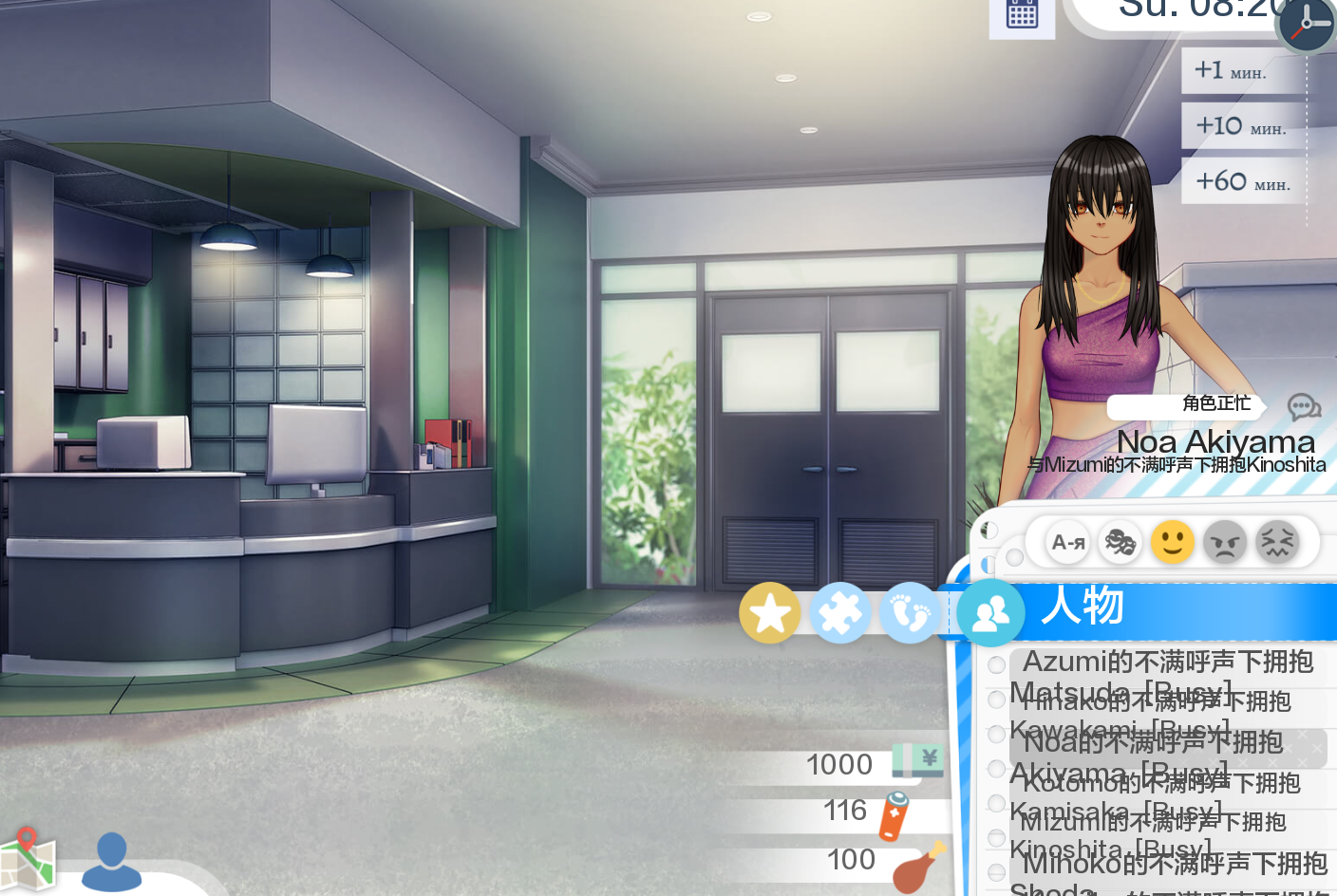Advance time with the +10 мин button
Viewport: 1337px width, 896px height.
coord(1241,125)
